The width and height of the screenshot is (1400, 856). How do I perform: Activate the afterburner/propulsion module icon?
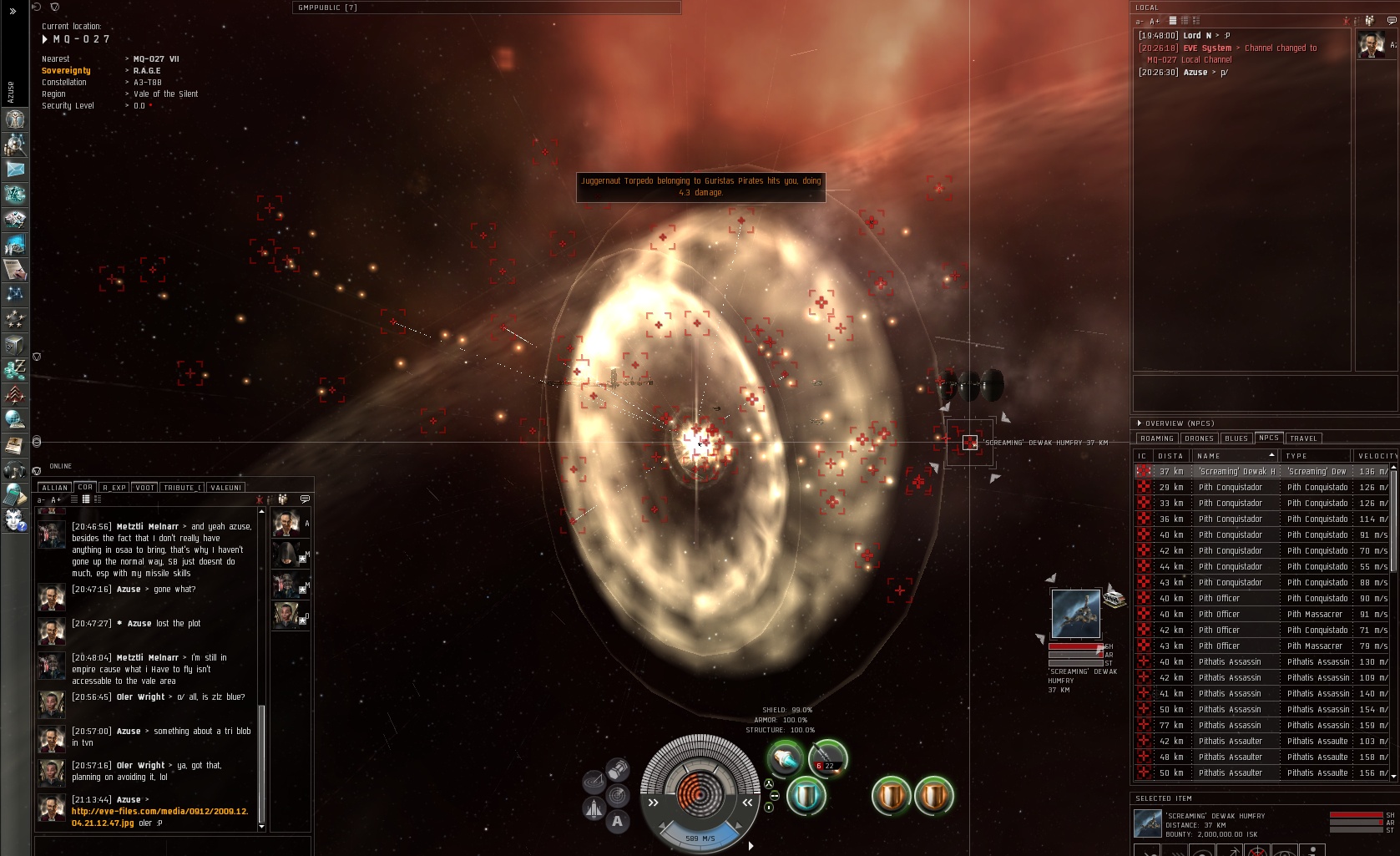coord(785,759)
